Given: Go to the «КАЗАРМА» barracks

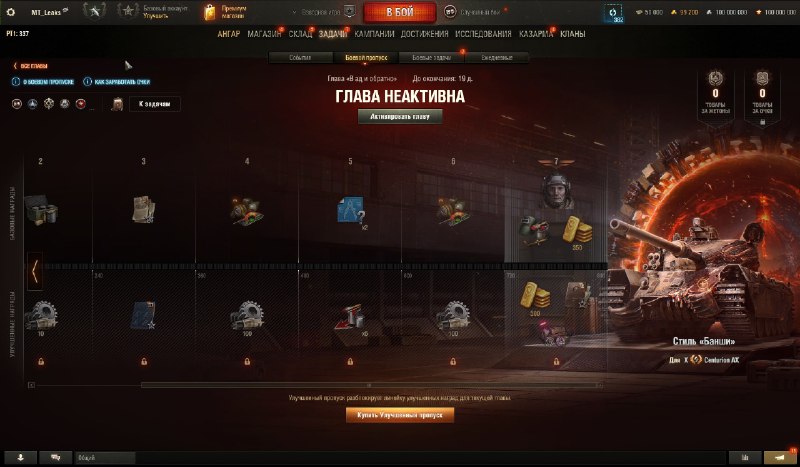Looking at the screenshot, I should 536,34.
